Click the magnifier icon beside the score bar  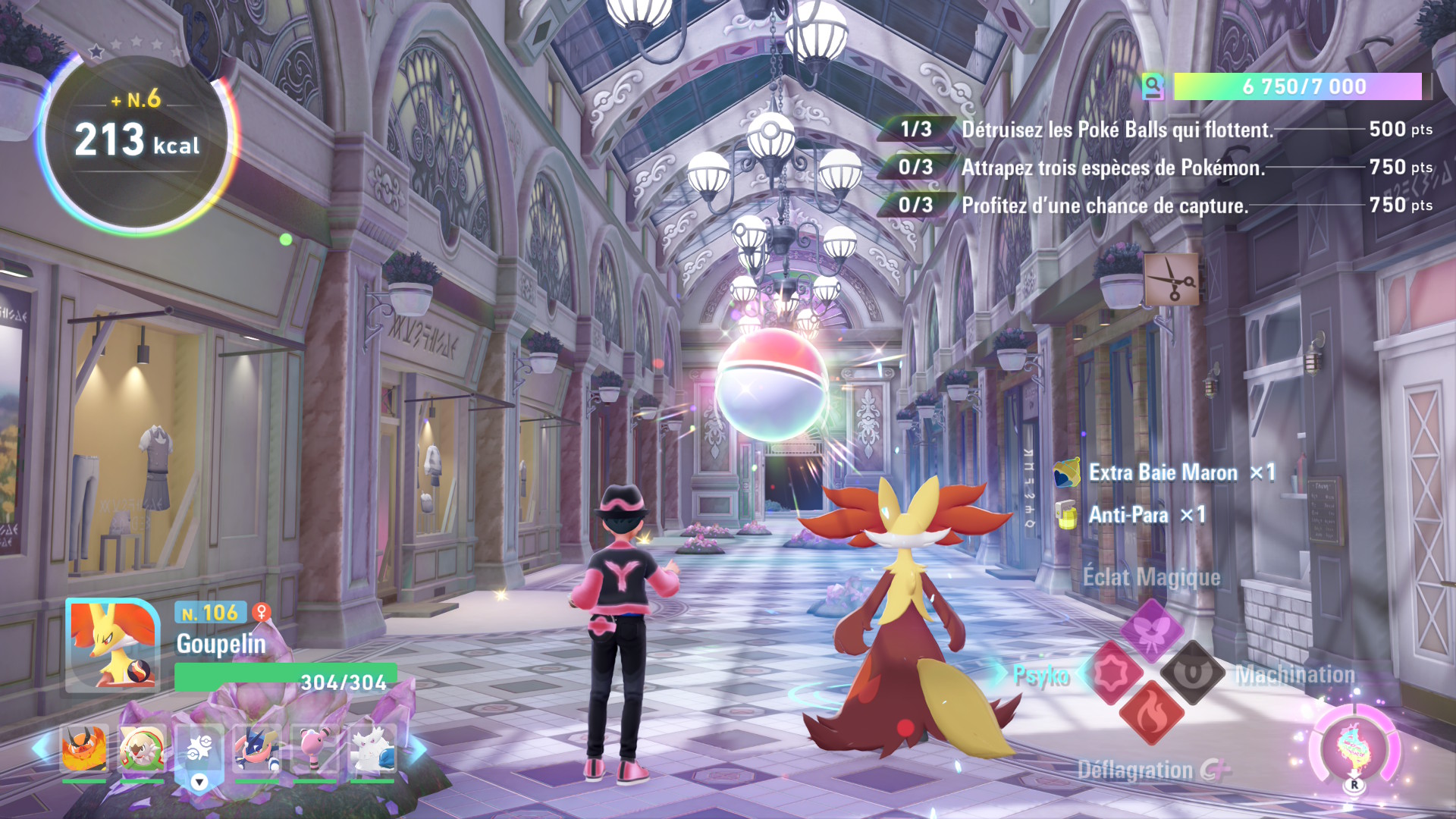coord(1154,86)
